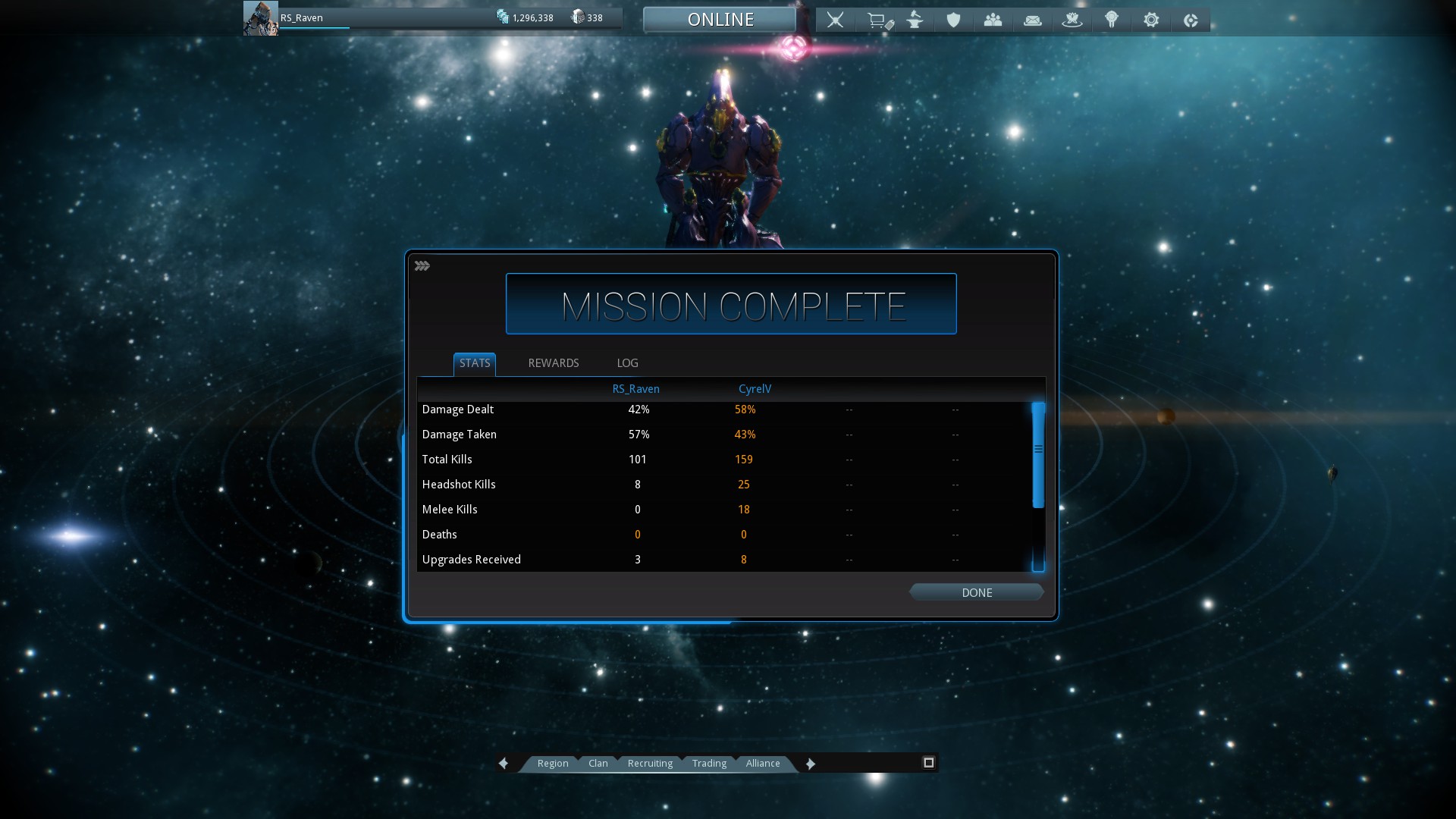Open the settings gear icon
Image resolution: width=1456 pixels, height=819 pixels.
click(x=1150, y=20)
